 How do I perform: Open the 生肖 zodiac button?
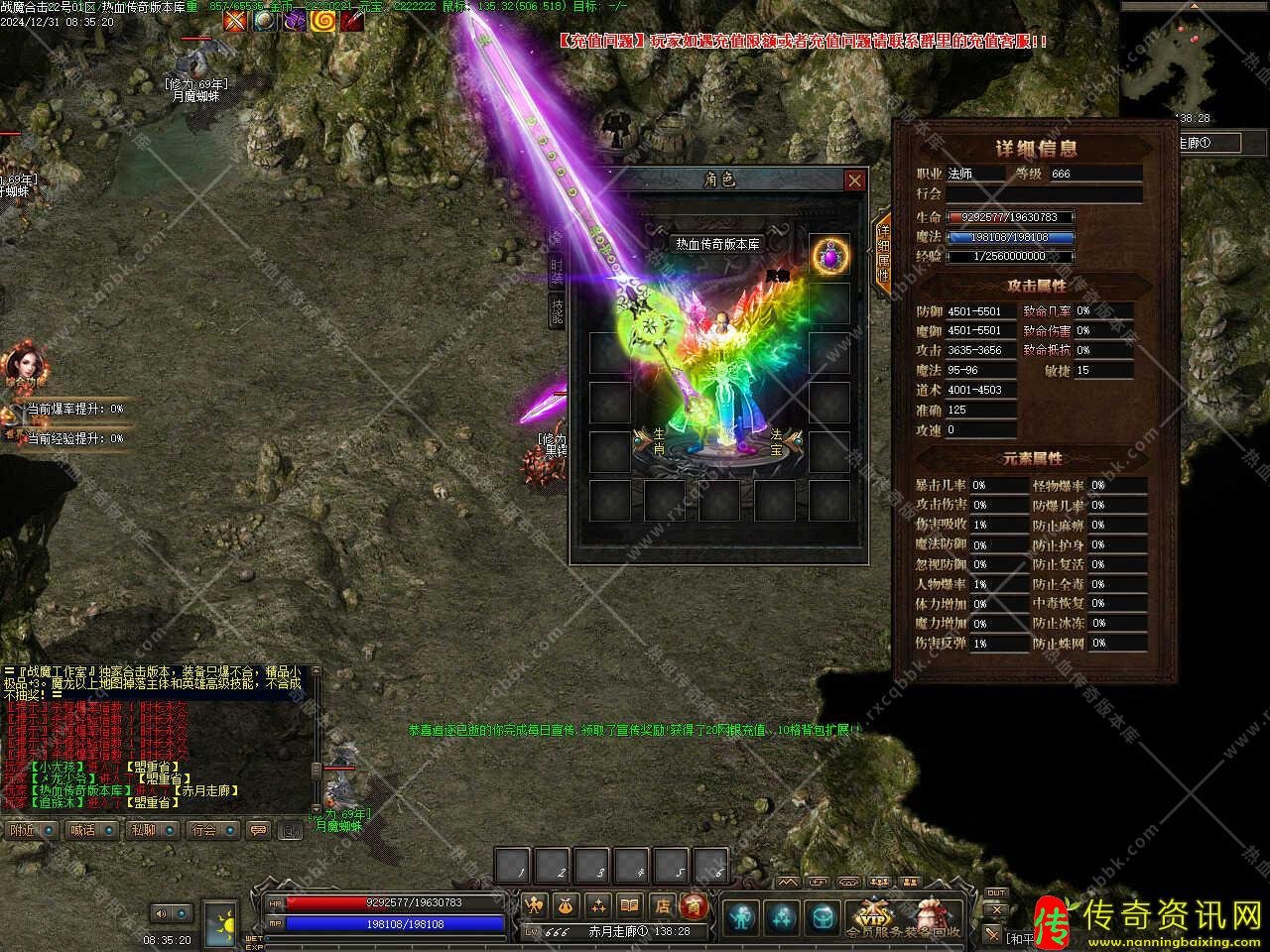tap(656, 442)
